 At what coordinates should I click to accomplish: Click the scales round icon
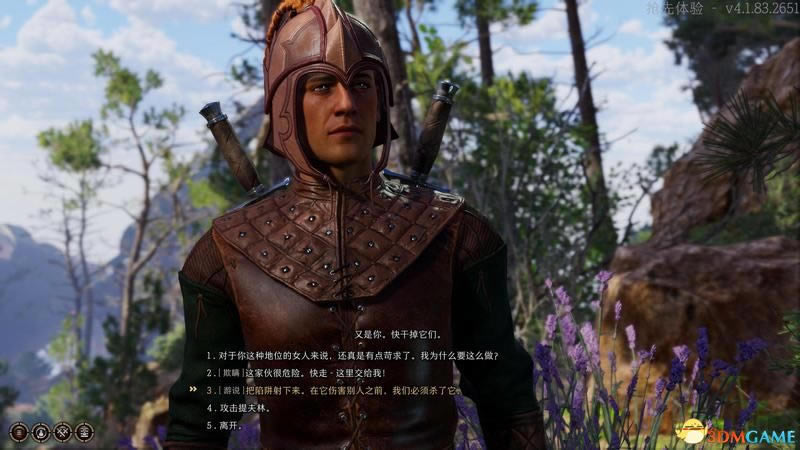[x=84, y=432]
